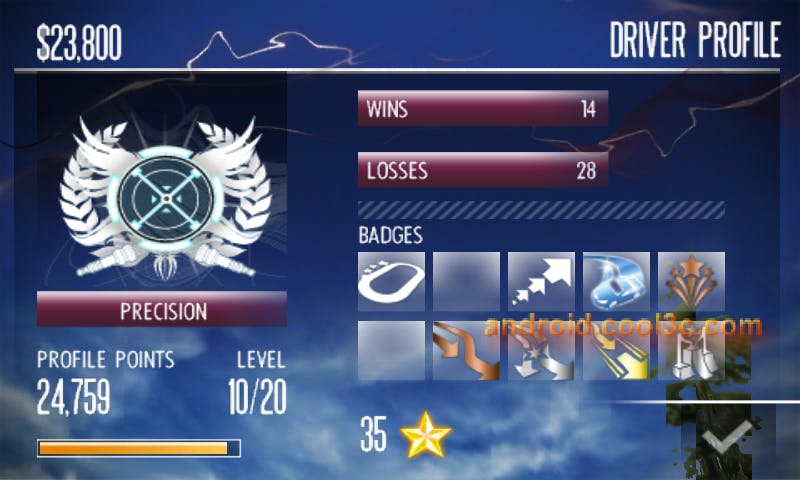Select the white ascending arrows badge
This screenshot has height=480, width=800.
[541, 281]
